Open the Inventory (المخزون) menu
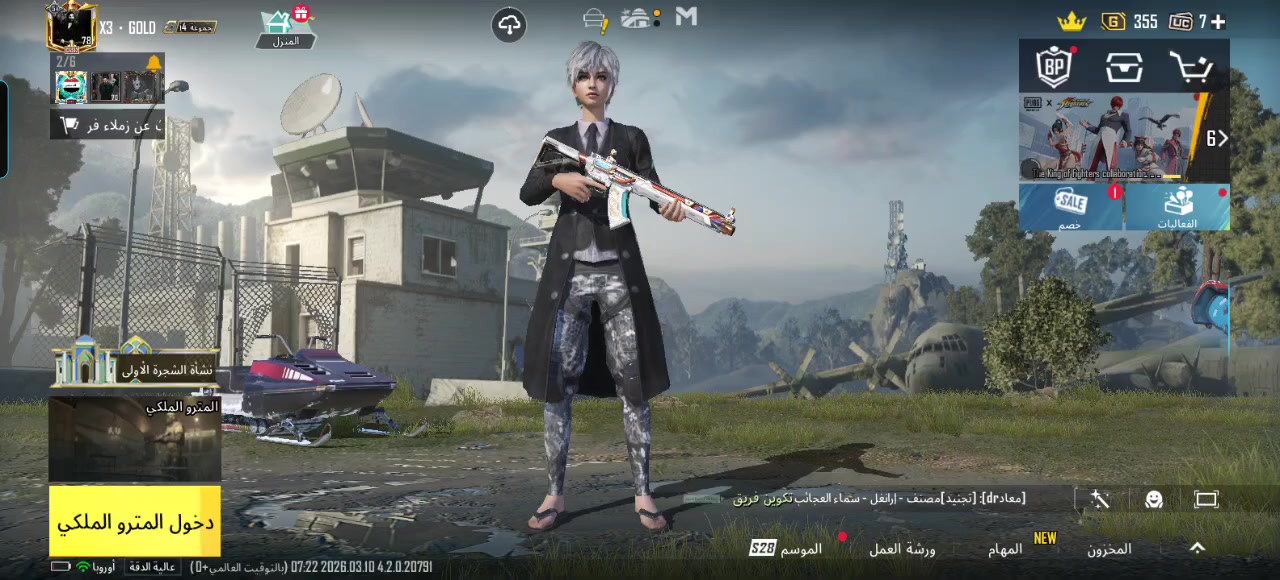1280x580 pixels. (1109, 549)
